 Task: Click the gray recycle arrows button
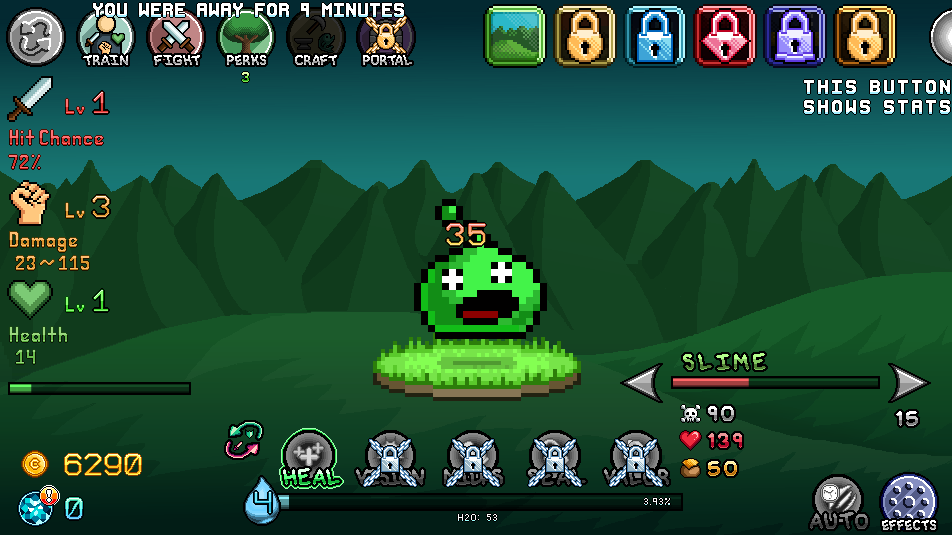[x=36, y=36]
